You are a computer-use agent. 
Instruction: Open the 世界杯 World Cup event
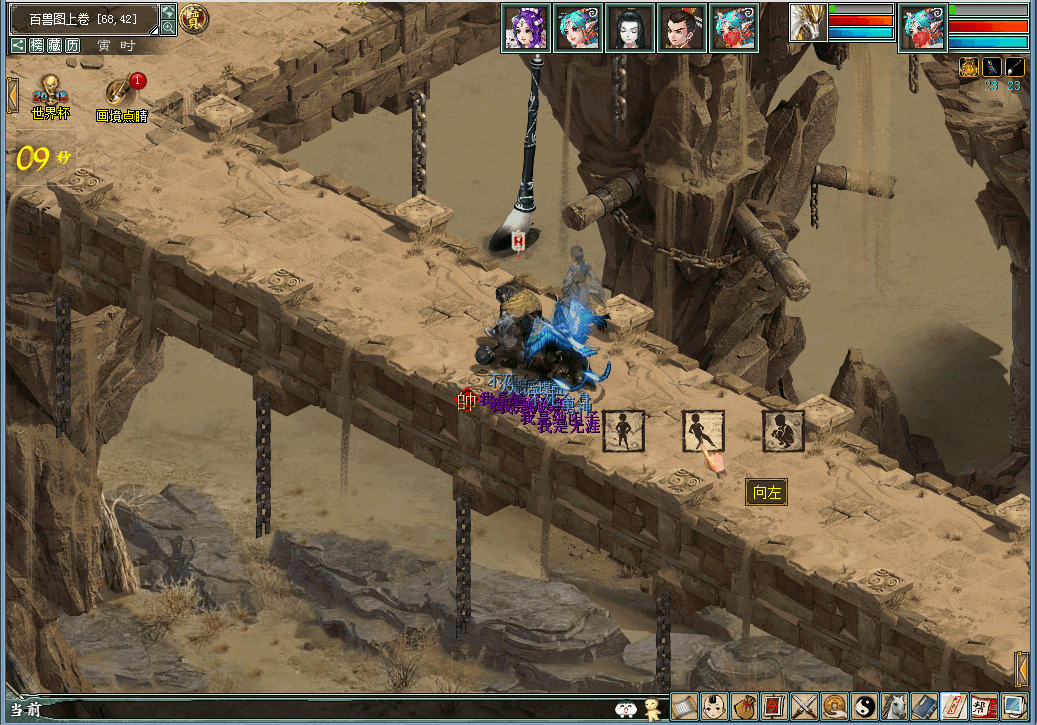pyautogui.click(x=50, y=92)
